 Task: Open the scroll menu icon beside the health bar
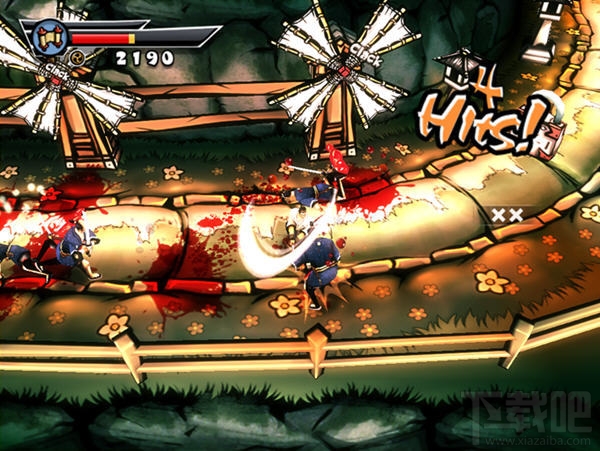pos(47,38)
